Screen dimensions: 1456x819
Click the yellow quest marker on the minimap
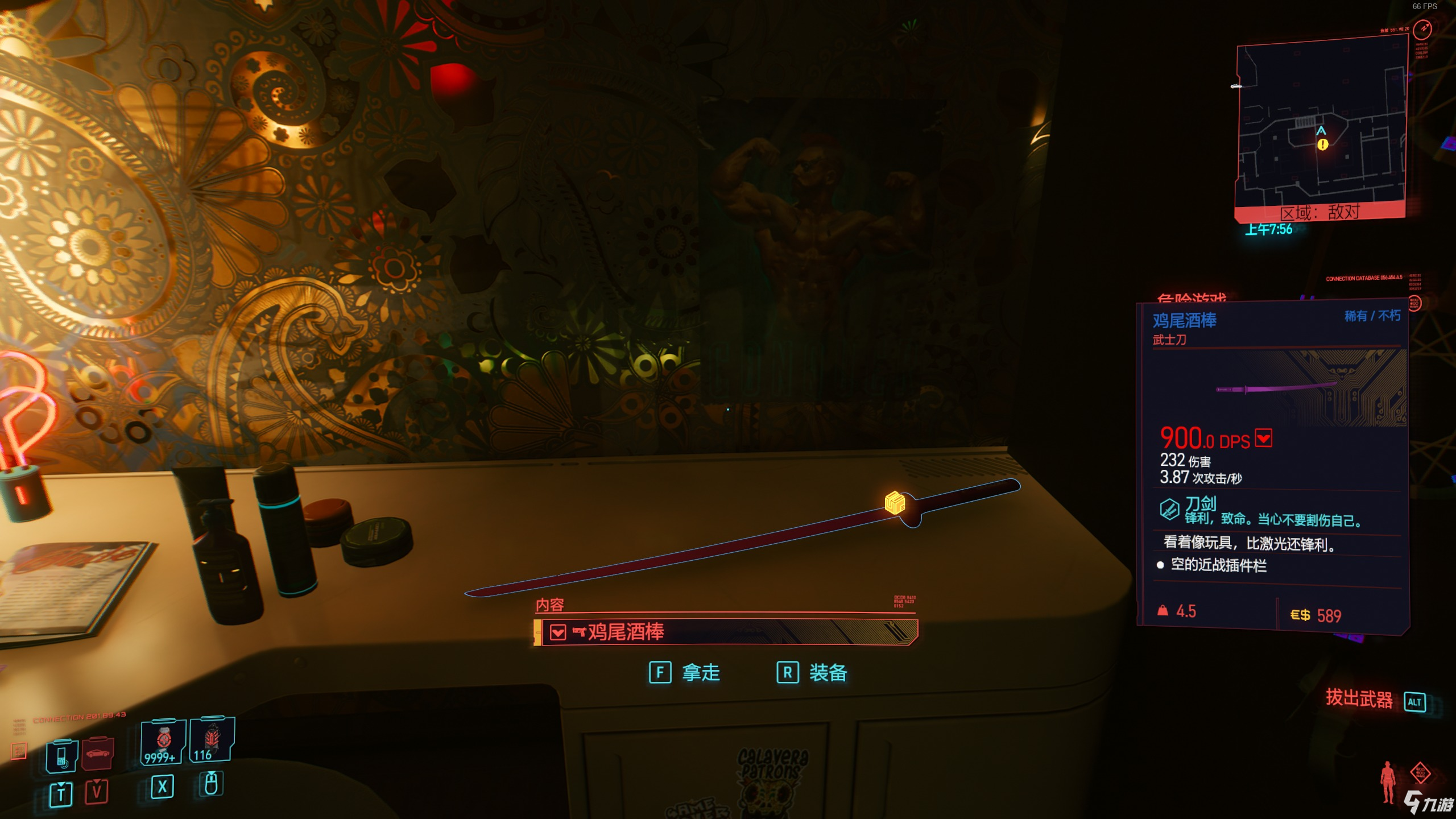[1322, 144]
